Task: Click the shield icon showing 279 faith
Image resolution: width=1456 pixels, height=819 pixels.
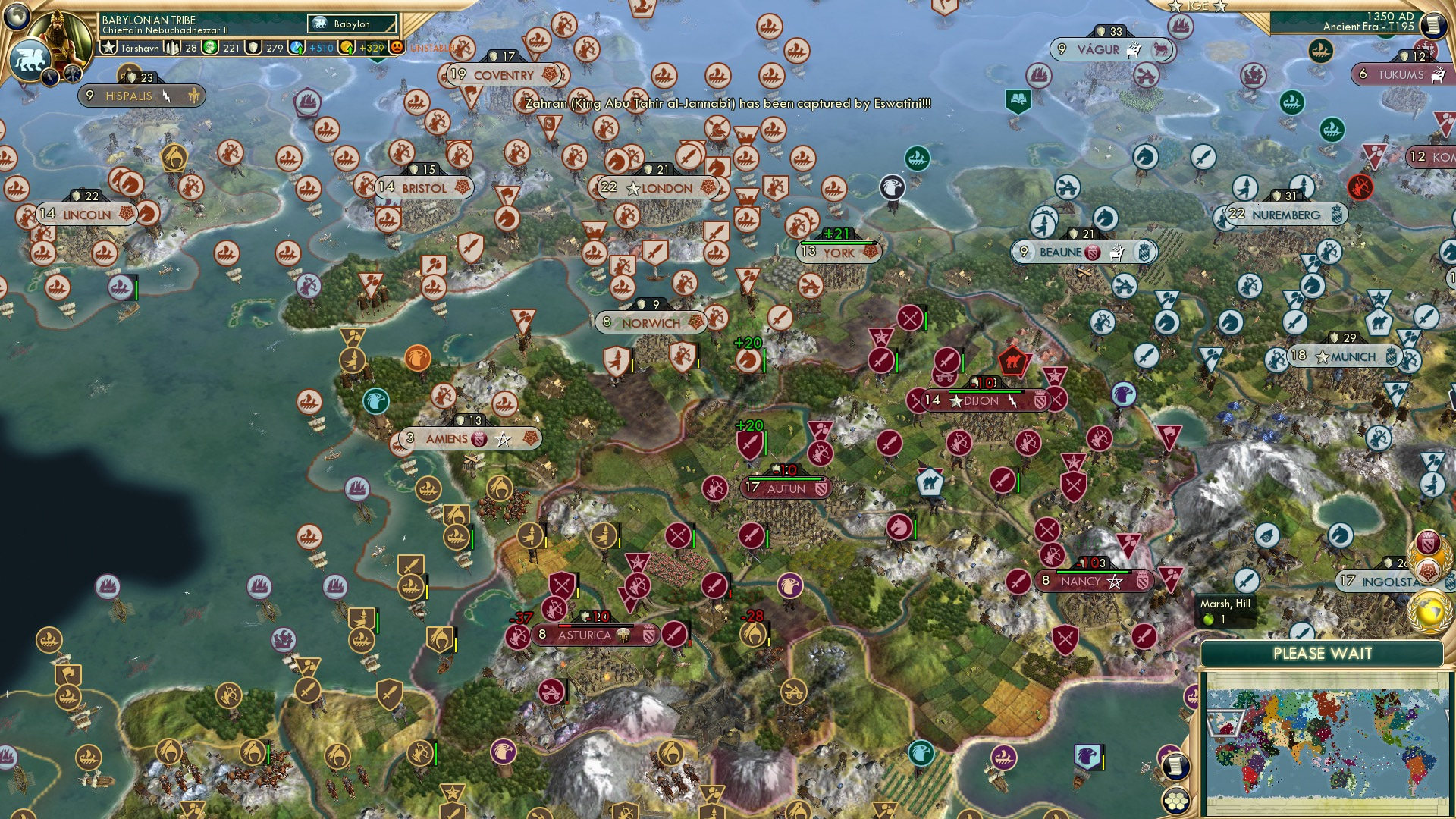Action: pos(253,48)
